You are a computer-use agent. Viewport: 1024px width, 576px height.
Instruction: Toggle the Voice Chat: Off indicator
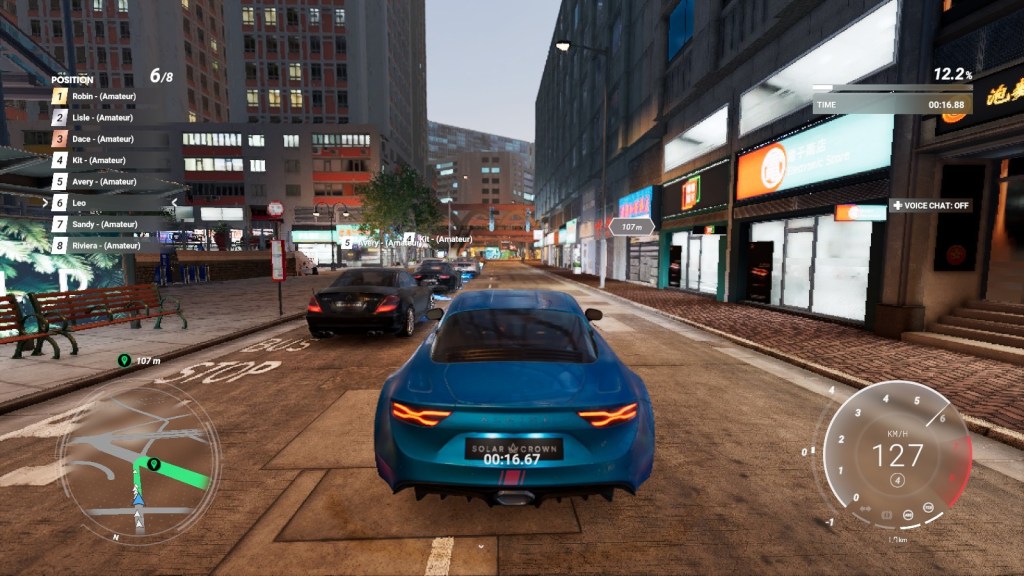click(930, 205)
